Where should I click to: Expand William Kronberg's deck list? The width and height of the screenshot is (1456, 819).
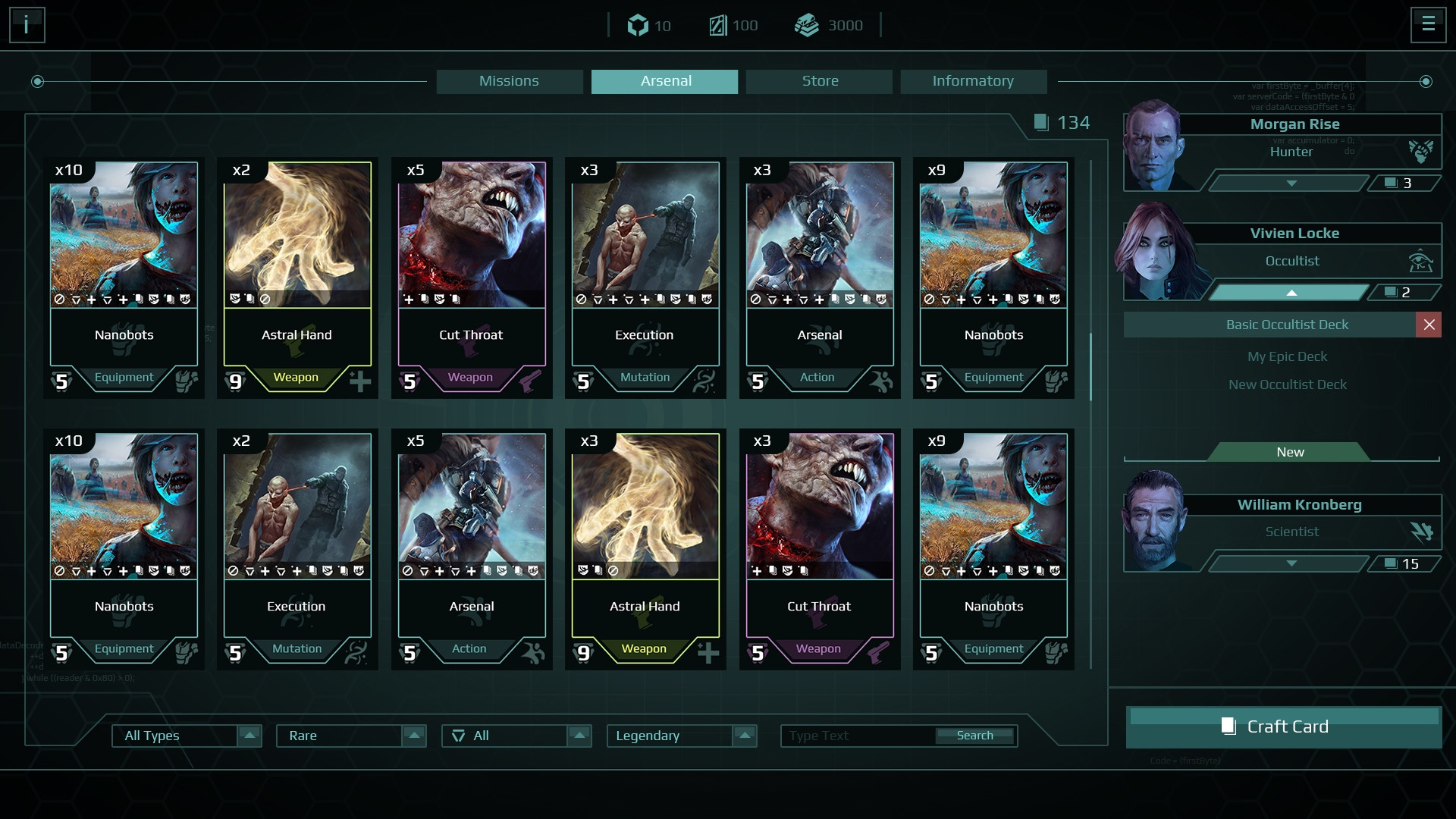1291,563
